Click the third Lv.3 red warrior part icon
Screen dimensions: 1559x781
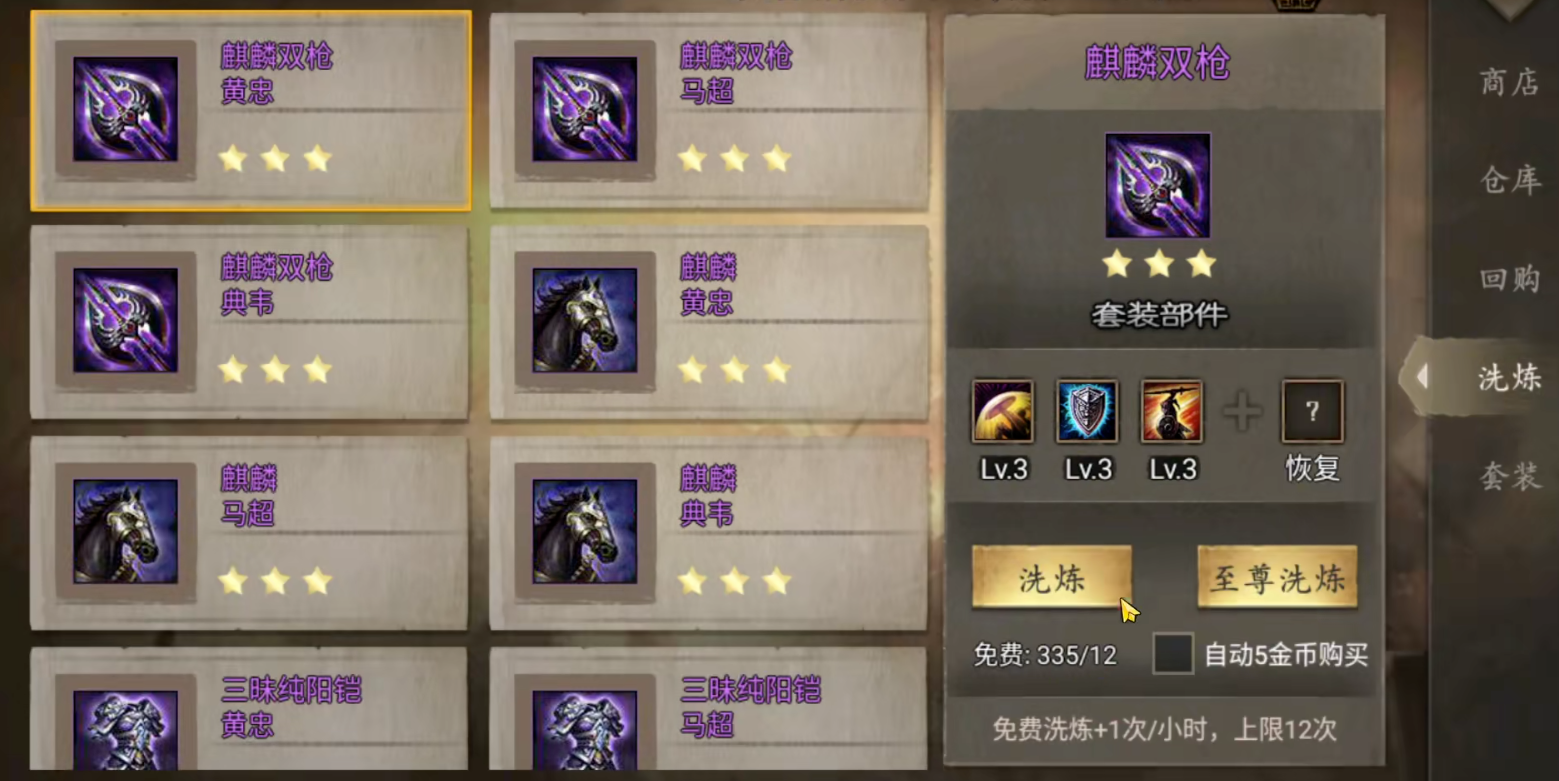pos(1171,410)
